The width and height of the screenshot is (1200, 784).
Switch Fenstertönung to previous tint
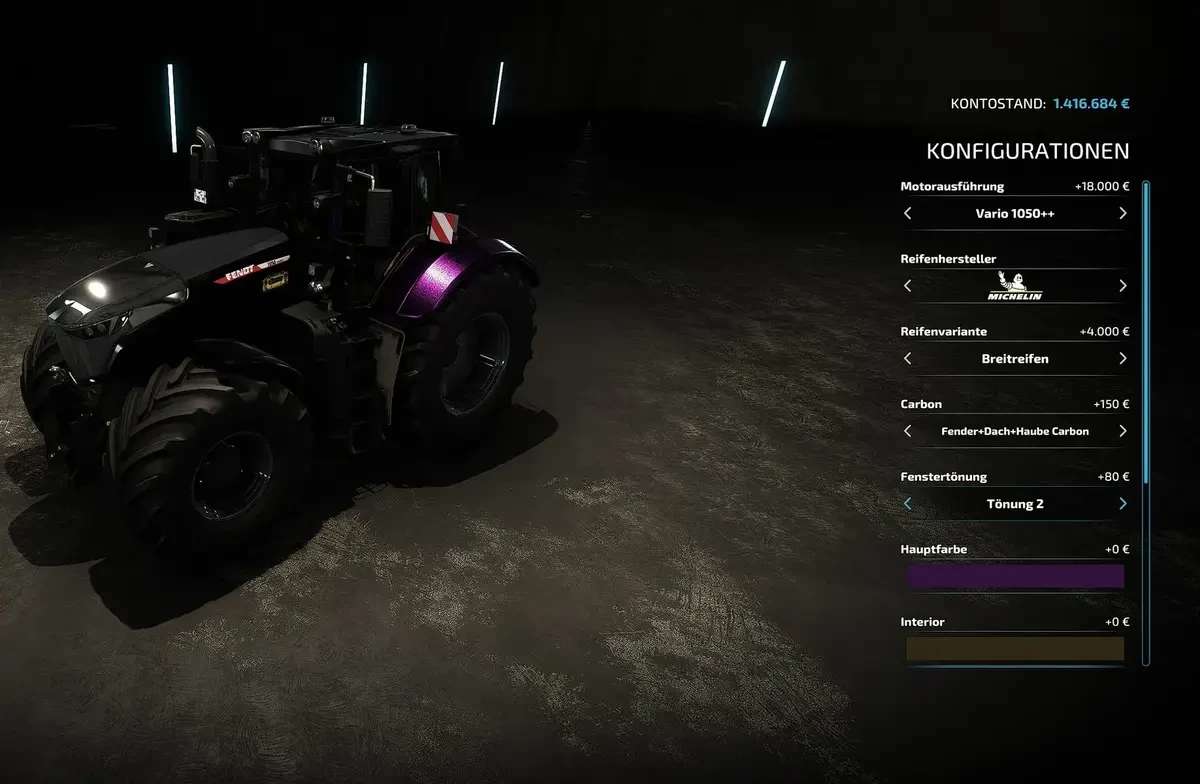[908, 503]
